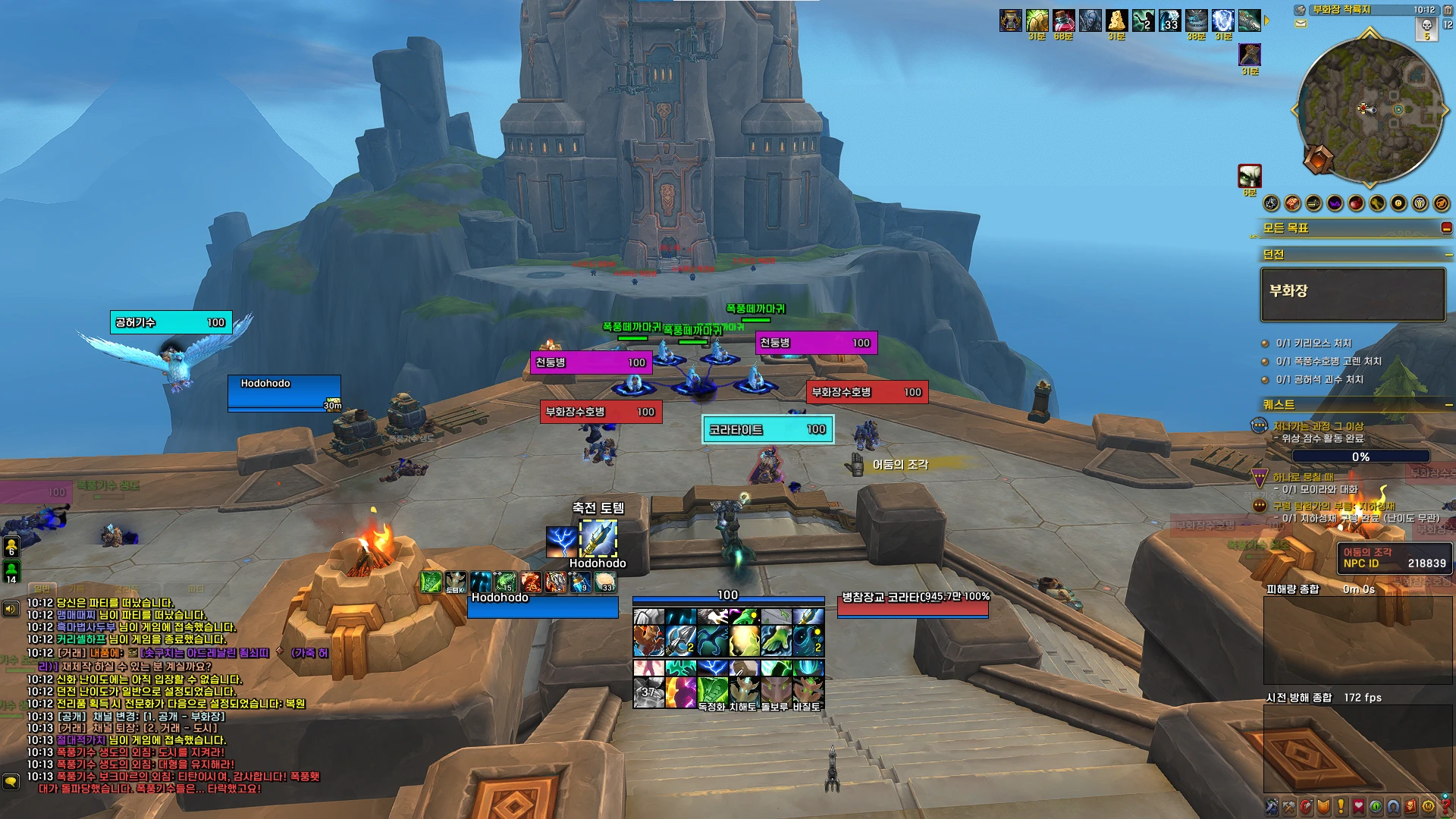Viewport: 1456px width, 819px height.
Task: Open the guild banner heart button
Action: [x=1358, y=806]
